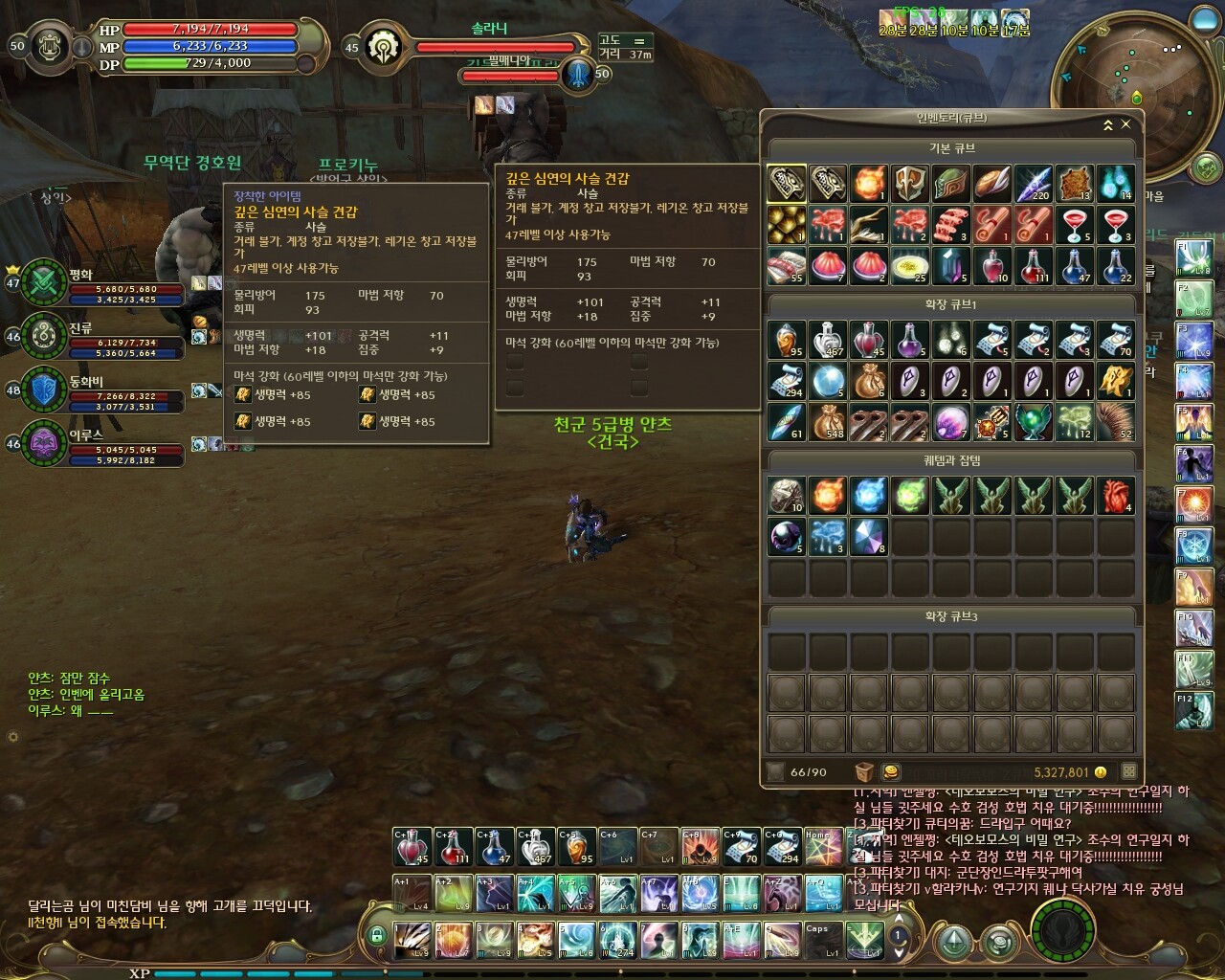Pick the shield item in the basic cube
This screenshot has height=980, width=1225.
point(910,183)
